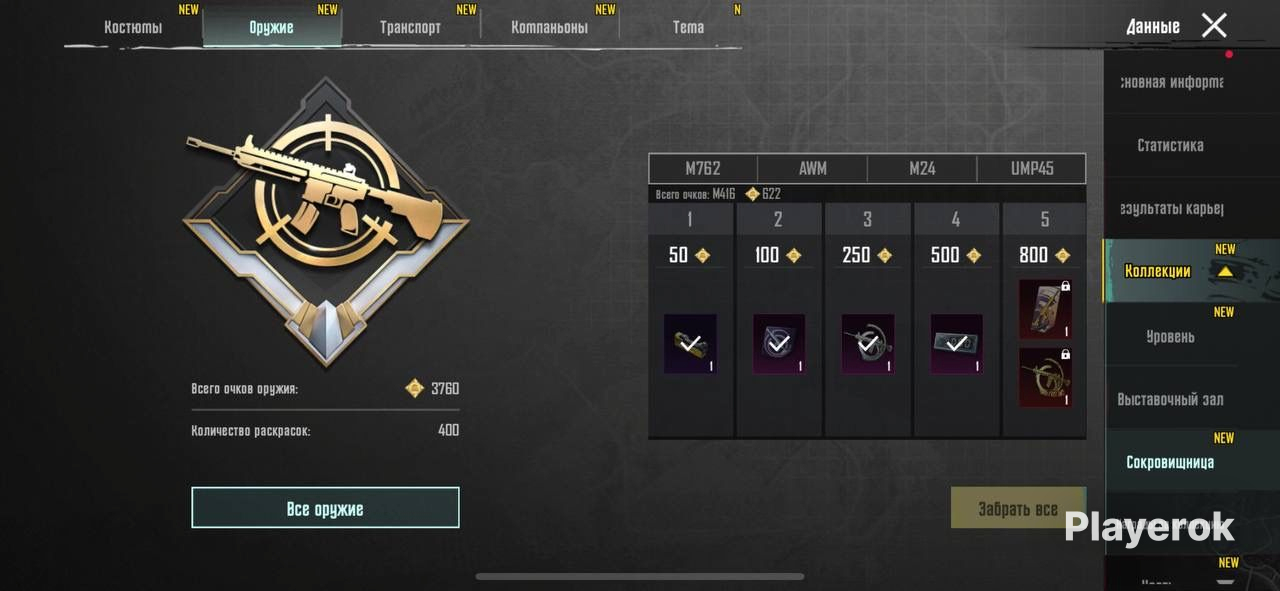Select the 500-point reward item
The image size is (1280, 591).
click(x=957, y=344)
